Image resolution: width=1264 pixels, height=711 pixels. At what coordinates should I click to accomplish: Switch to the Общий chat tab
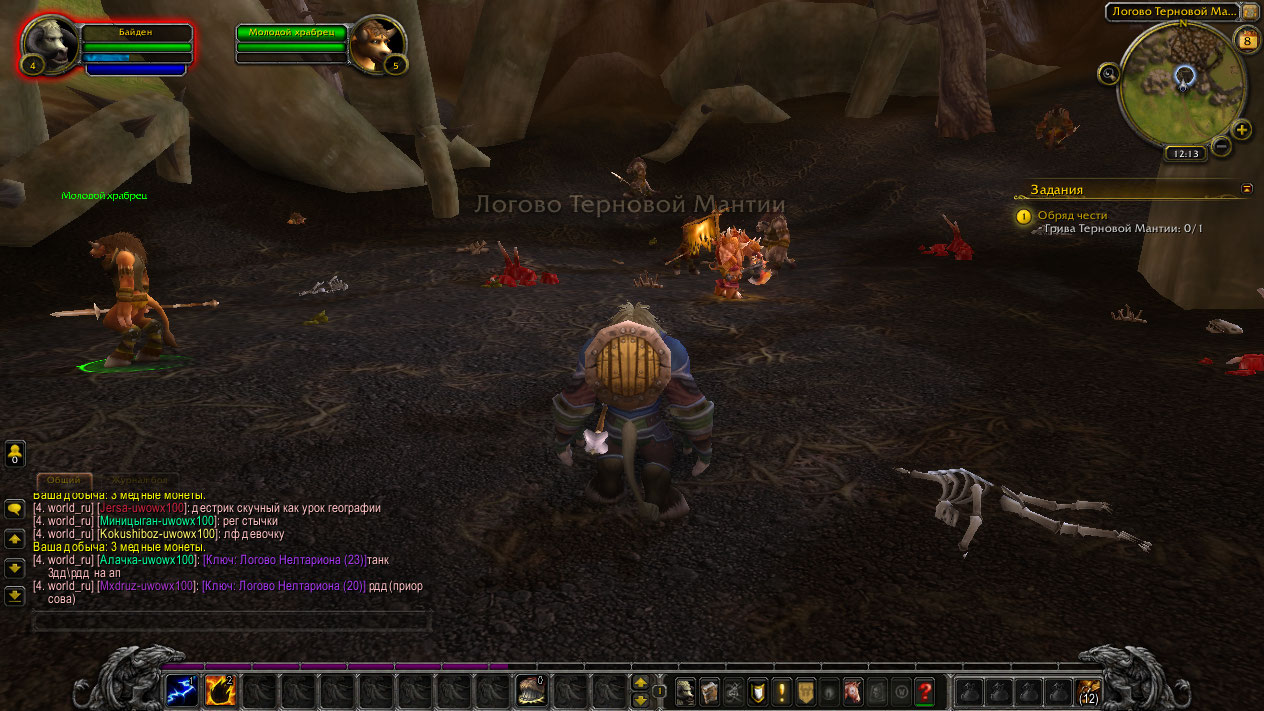tap(64, 481)
